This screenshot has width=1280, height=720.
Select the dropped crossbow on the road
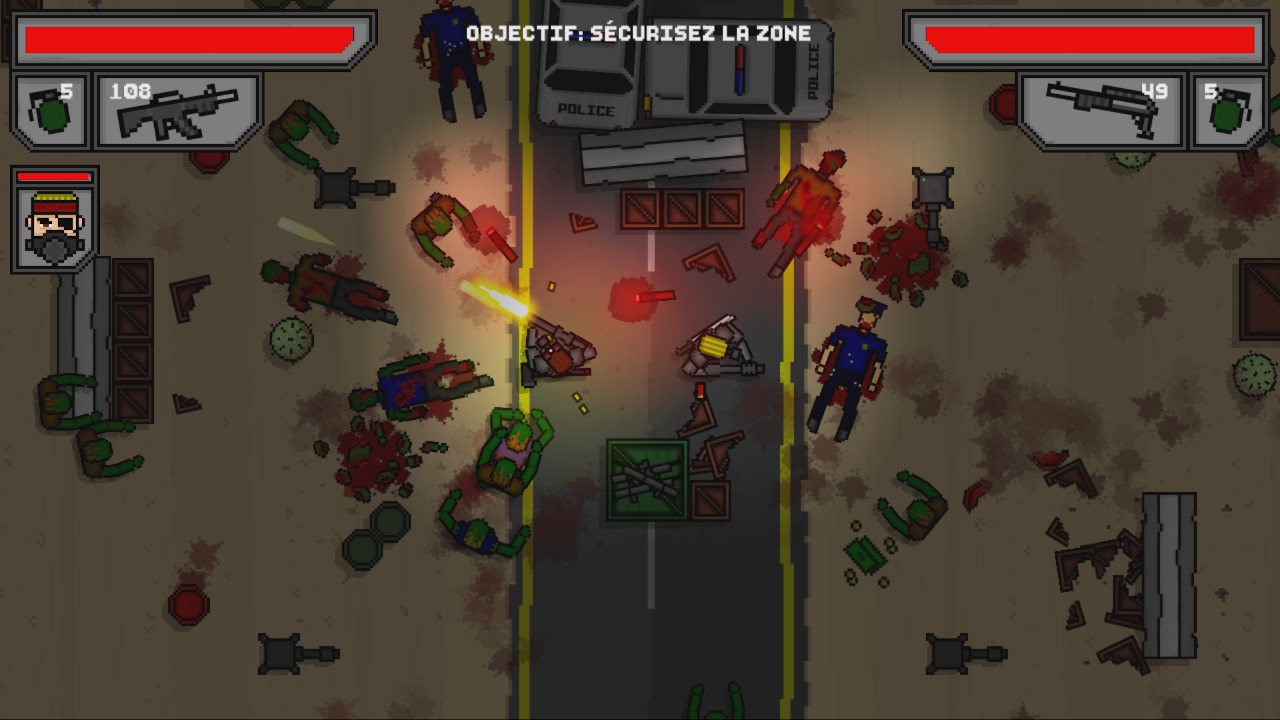pyautogui.click(x=718, y=349)
